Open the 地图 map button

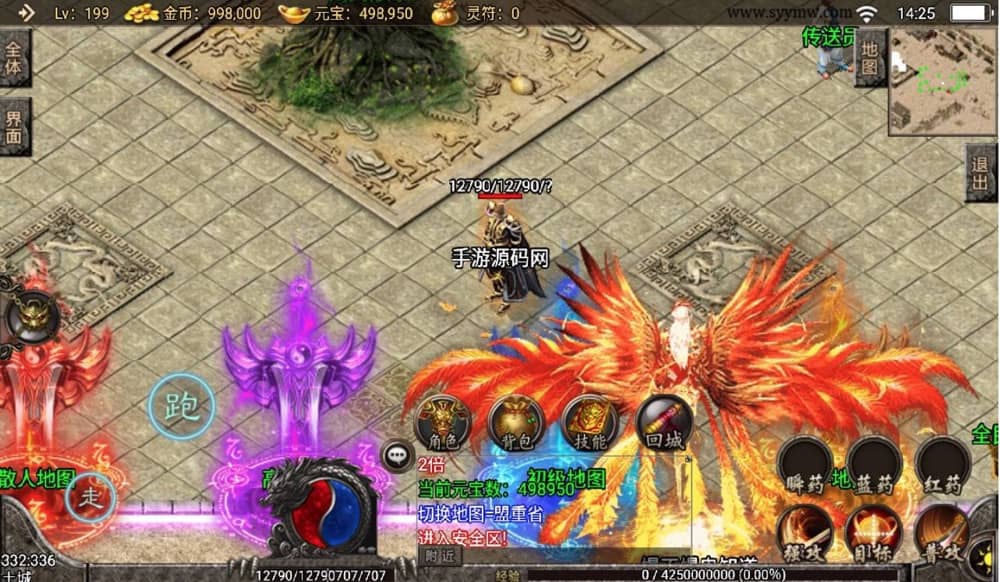(x=870, y=58)
